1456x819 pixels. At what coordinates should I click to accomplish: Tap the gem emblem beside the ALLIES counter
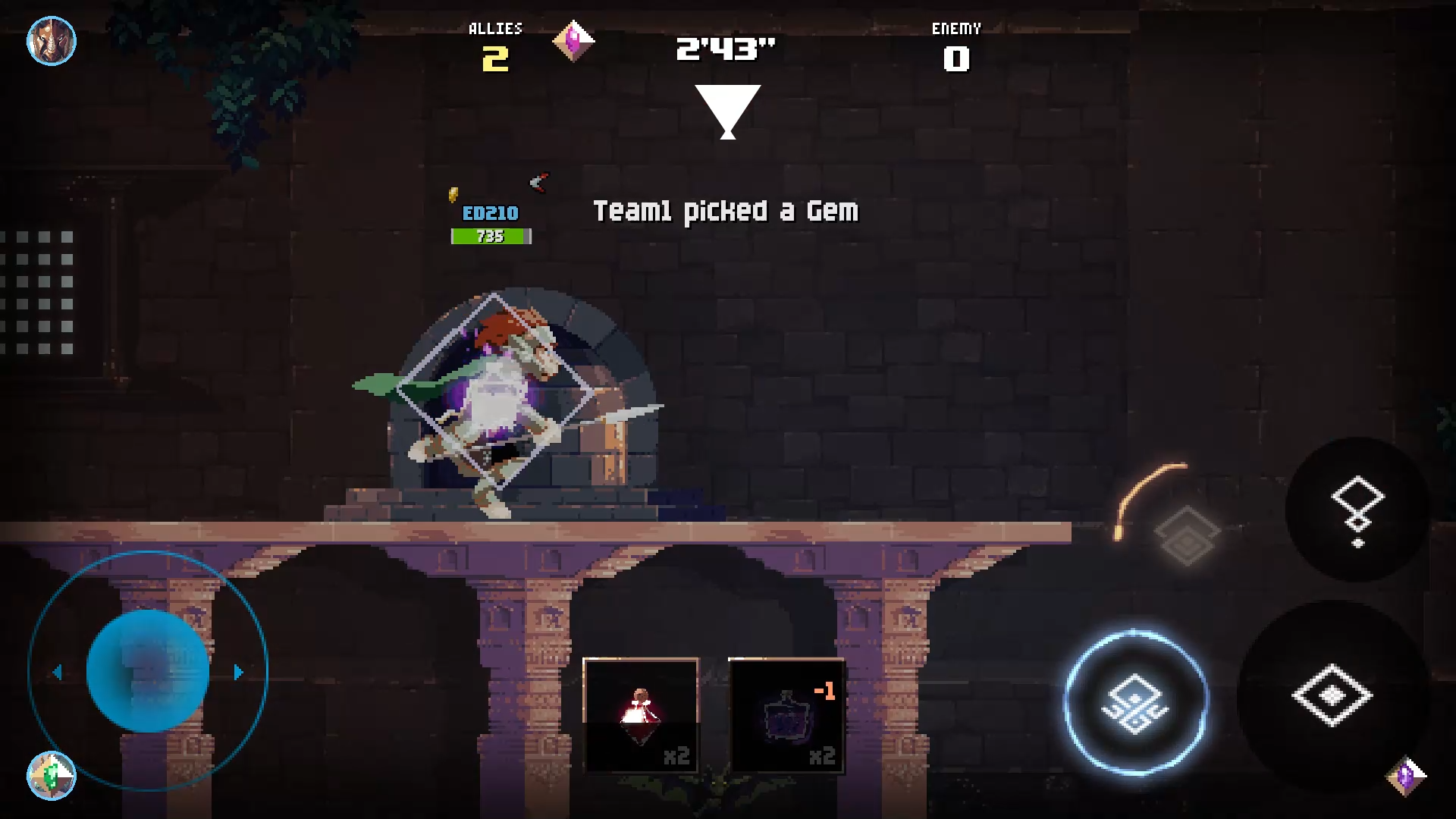point(573,40)
